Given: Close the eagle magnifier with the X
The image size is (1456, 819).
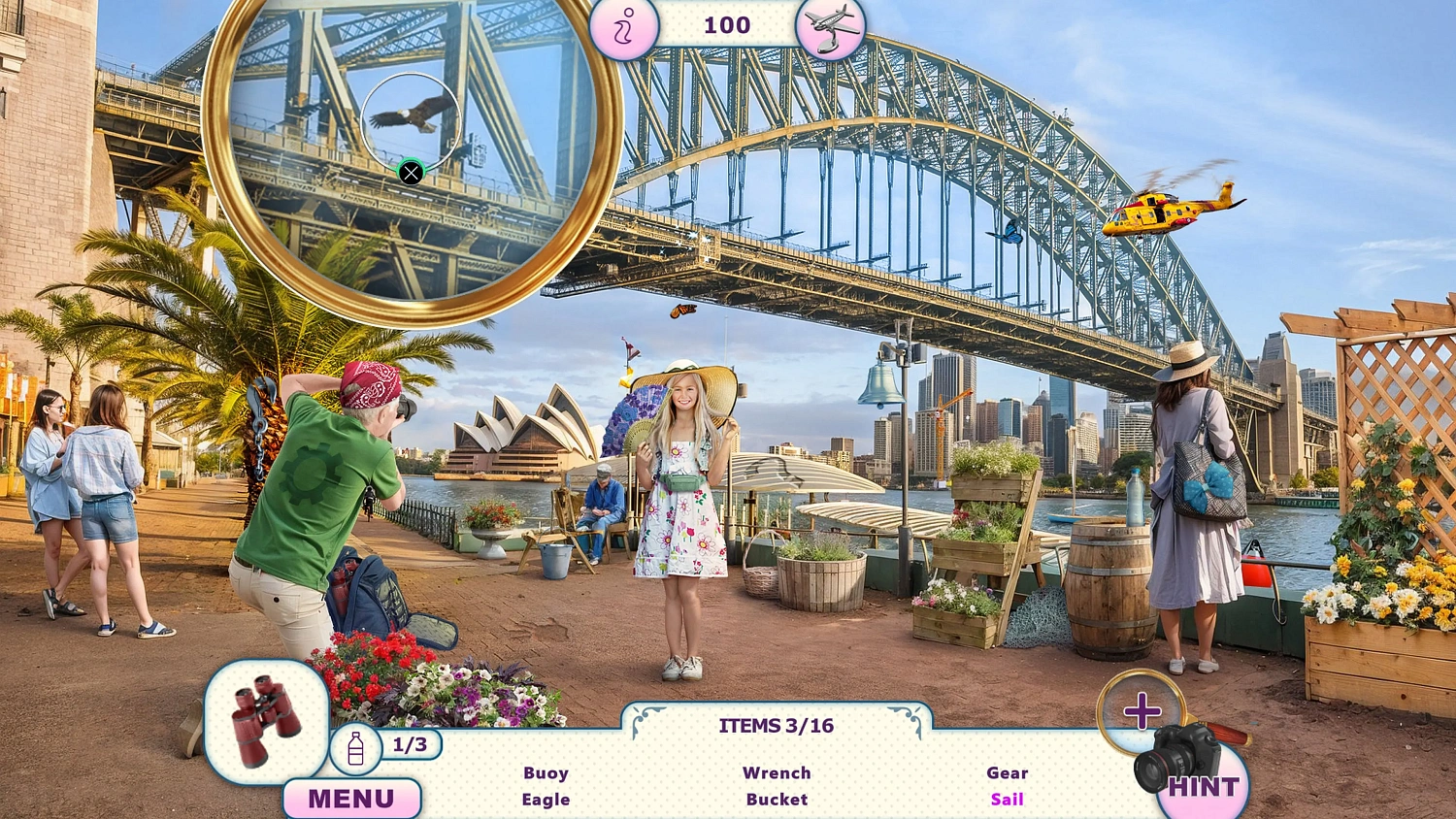Looking at the screenshot, I should [x=412, y=172].
